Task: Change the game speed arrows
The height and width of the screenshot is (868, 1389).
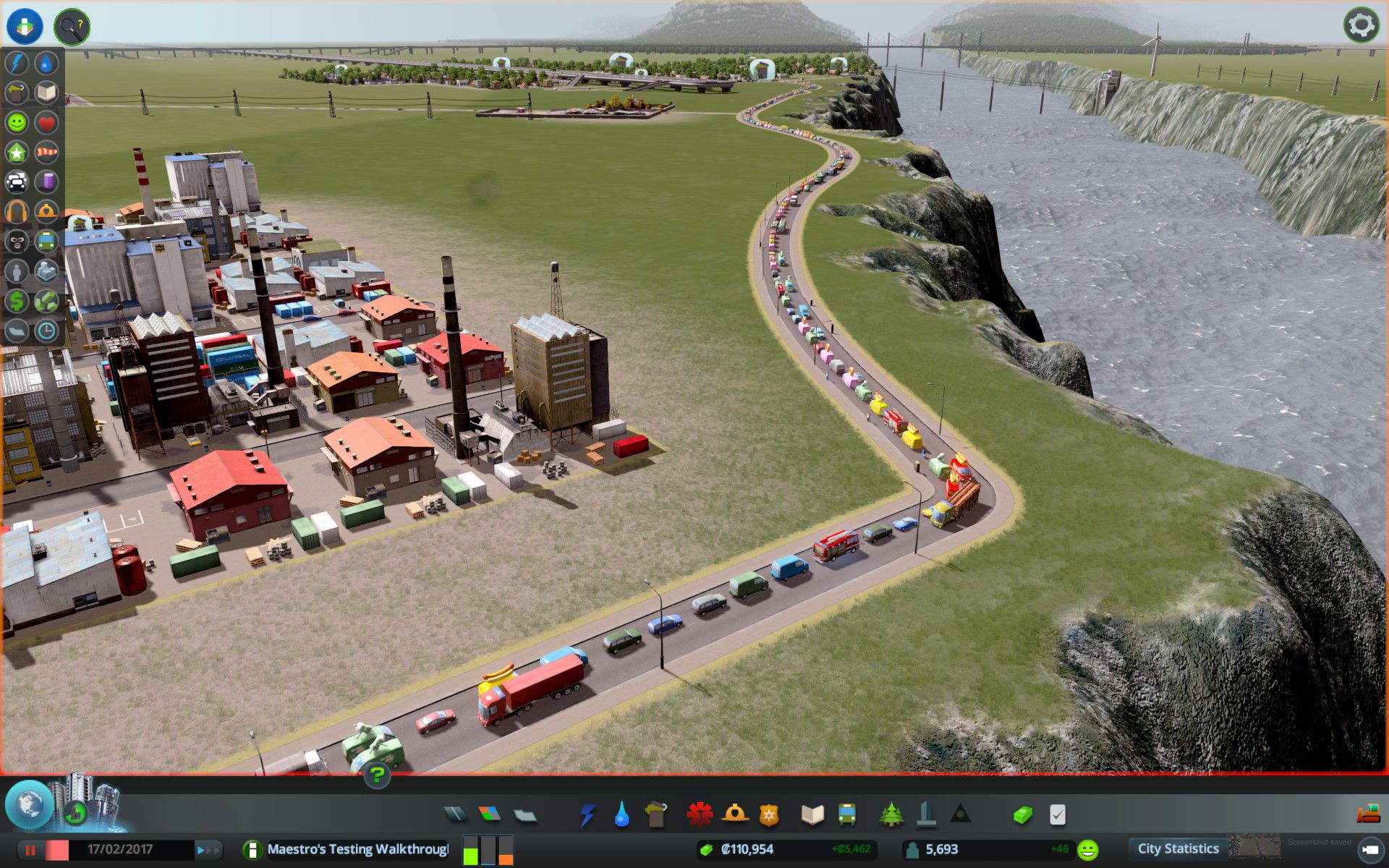Action: click(208, 850)
